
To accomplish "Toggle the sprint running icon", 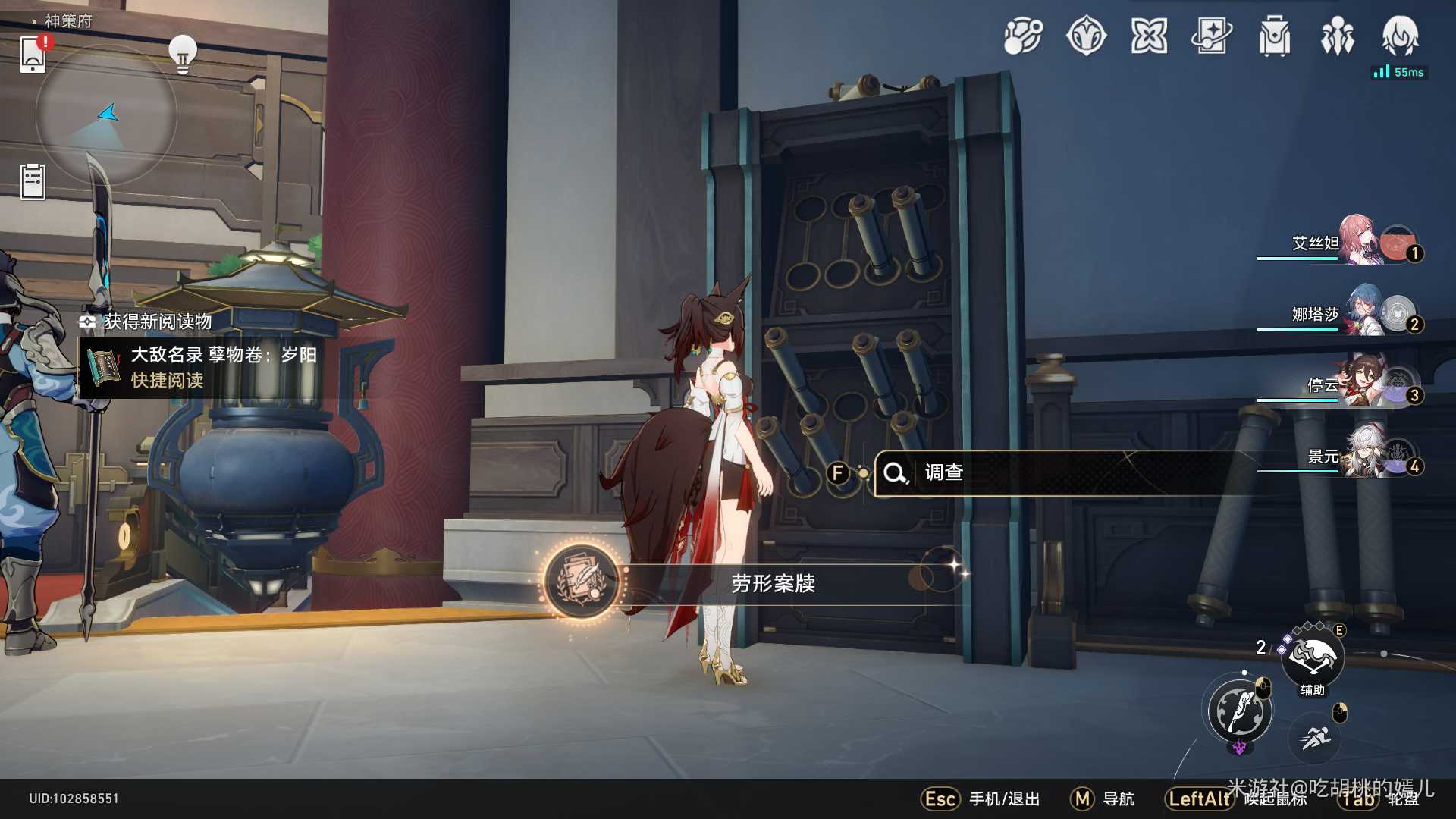I will (1316, 737).
